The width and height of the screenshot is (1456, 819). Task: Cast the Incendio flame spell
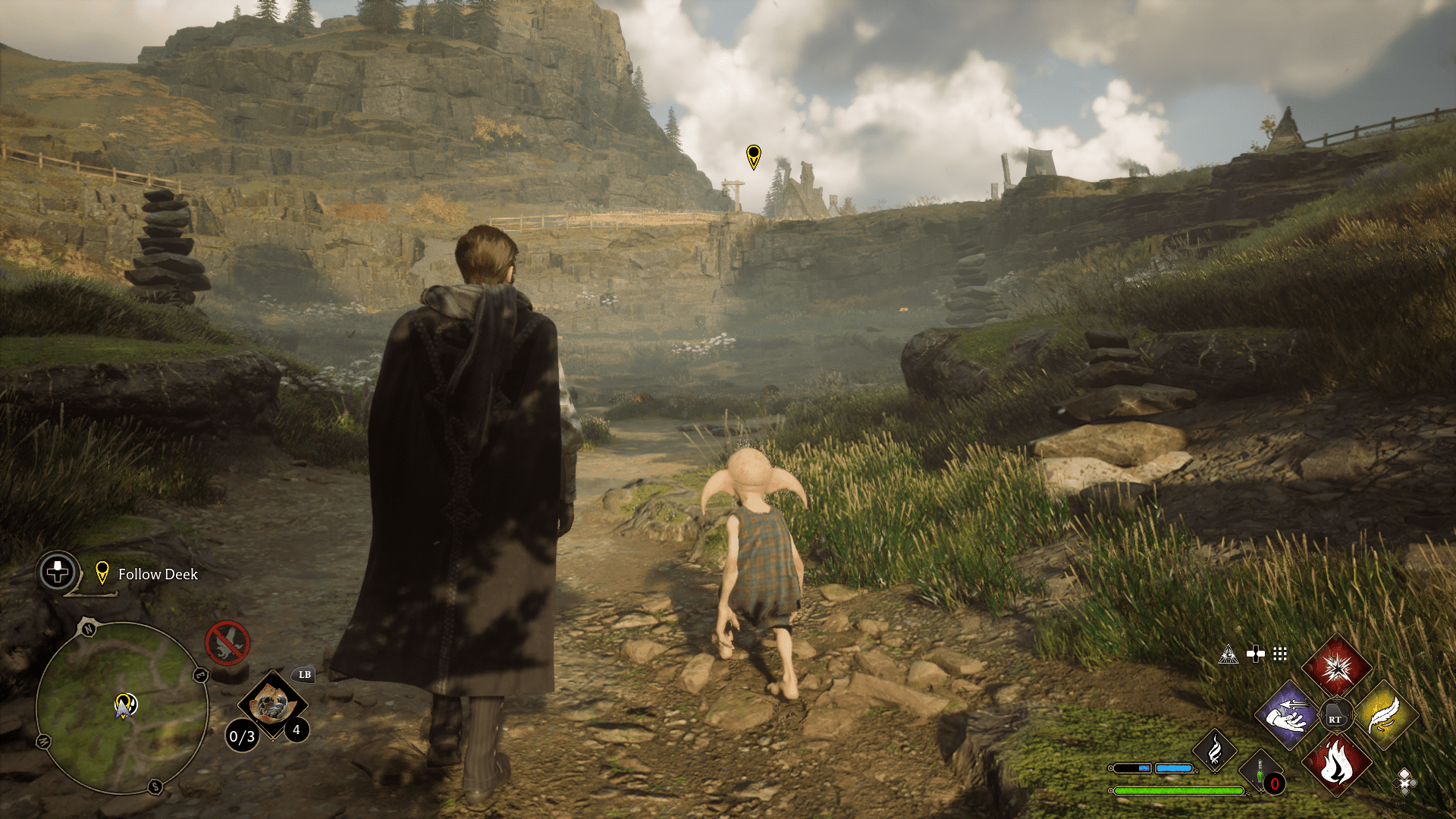tap(1336, 763)
